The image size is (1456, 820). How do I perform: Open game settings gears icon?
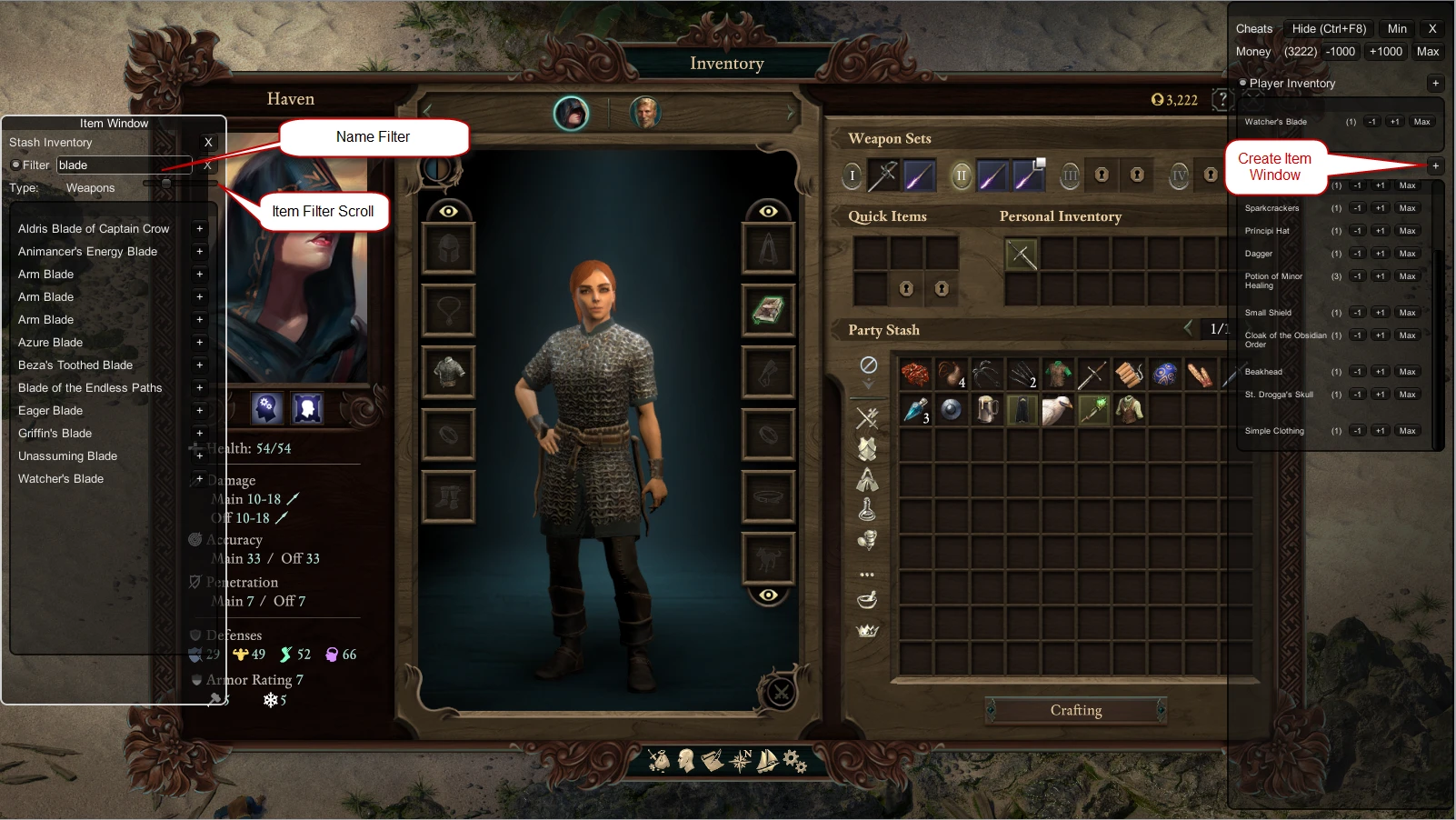(x=793, y=761)
